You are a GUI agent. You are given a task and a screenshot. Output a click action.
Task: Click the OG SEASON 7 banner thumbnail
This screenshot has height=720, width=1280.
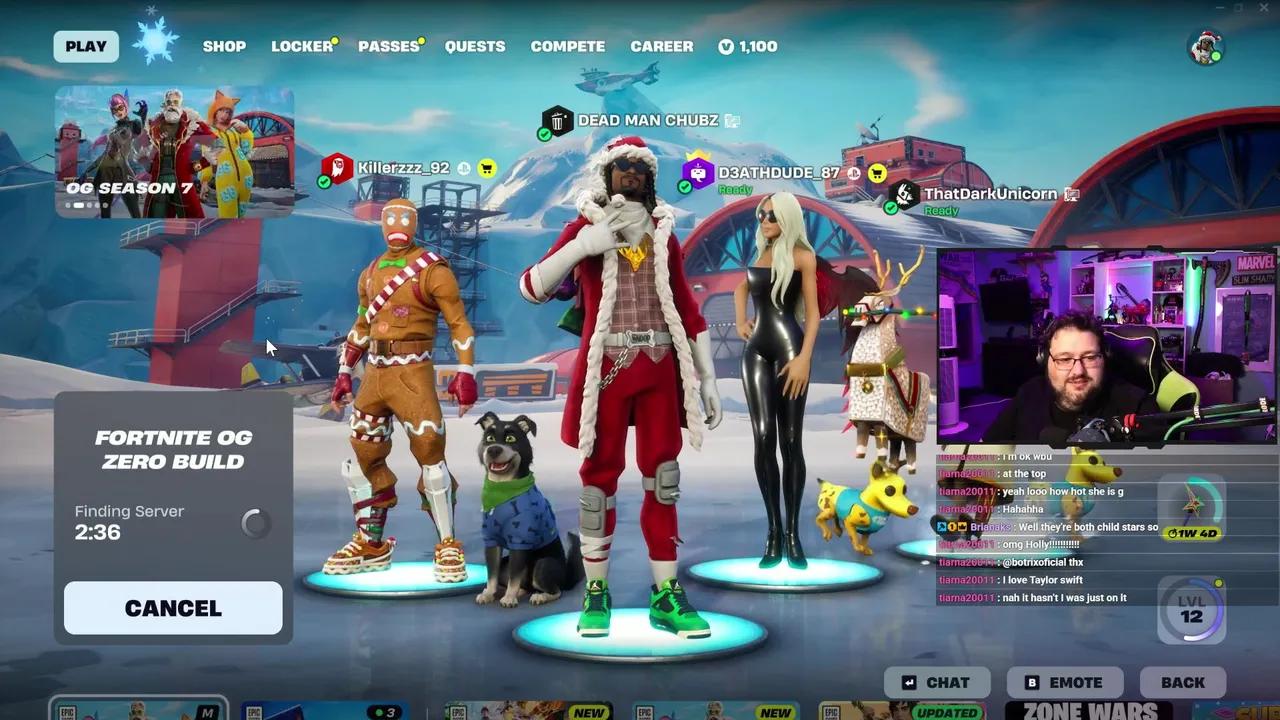173,150
